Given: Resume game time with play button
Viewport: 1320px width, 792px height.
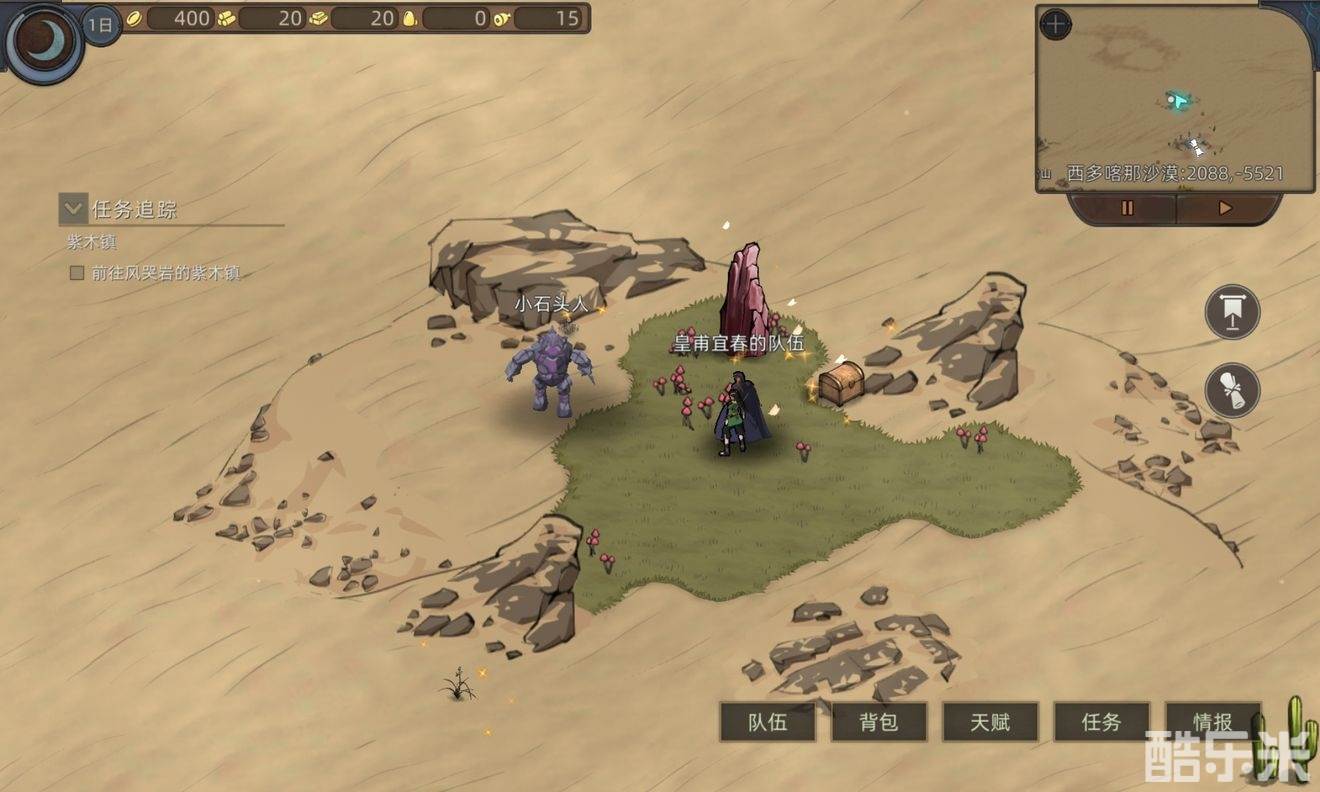Looking at the screenshot, I should [1225, 209].
